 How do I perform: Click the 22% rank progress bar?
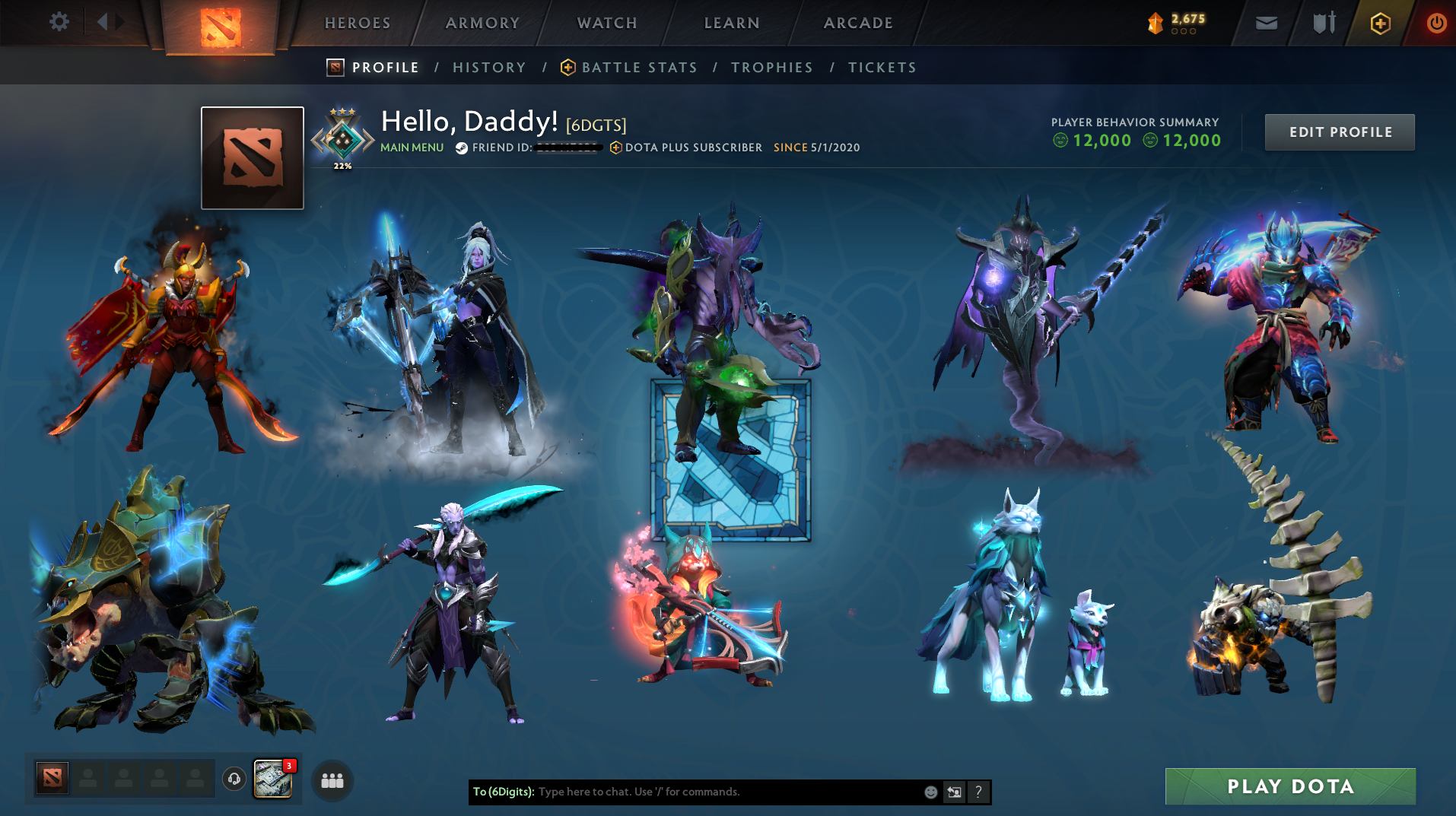pyautogui.click(x=342, y=164)
